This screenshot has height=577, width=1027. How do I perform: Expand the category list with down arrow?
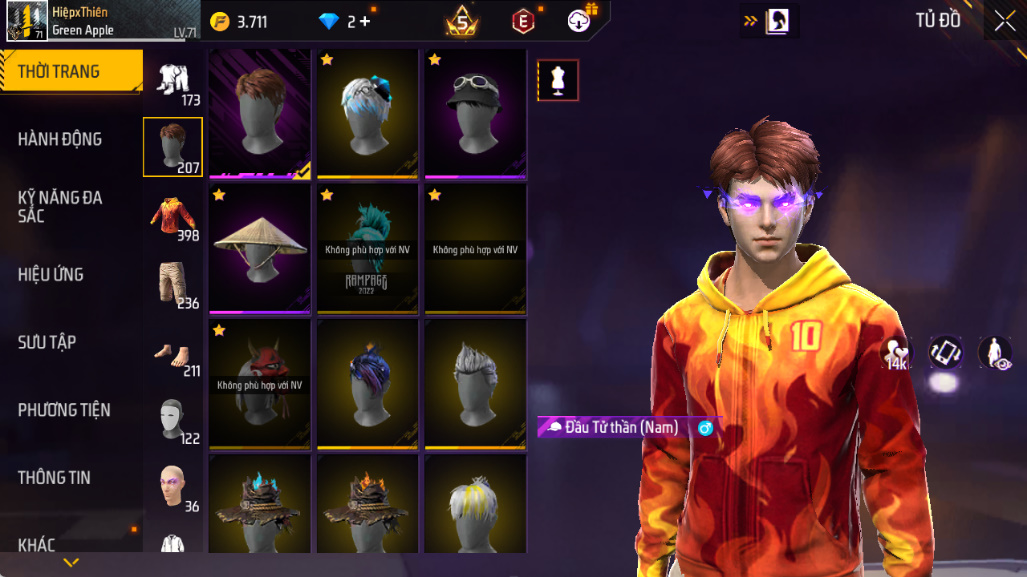point(71,563)
